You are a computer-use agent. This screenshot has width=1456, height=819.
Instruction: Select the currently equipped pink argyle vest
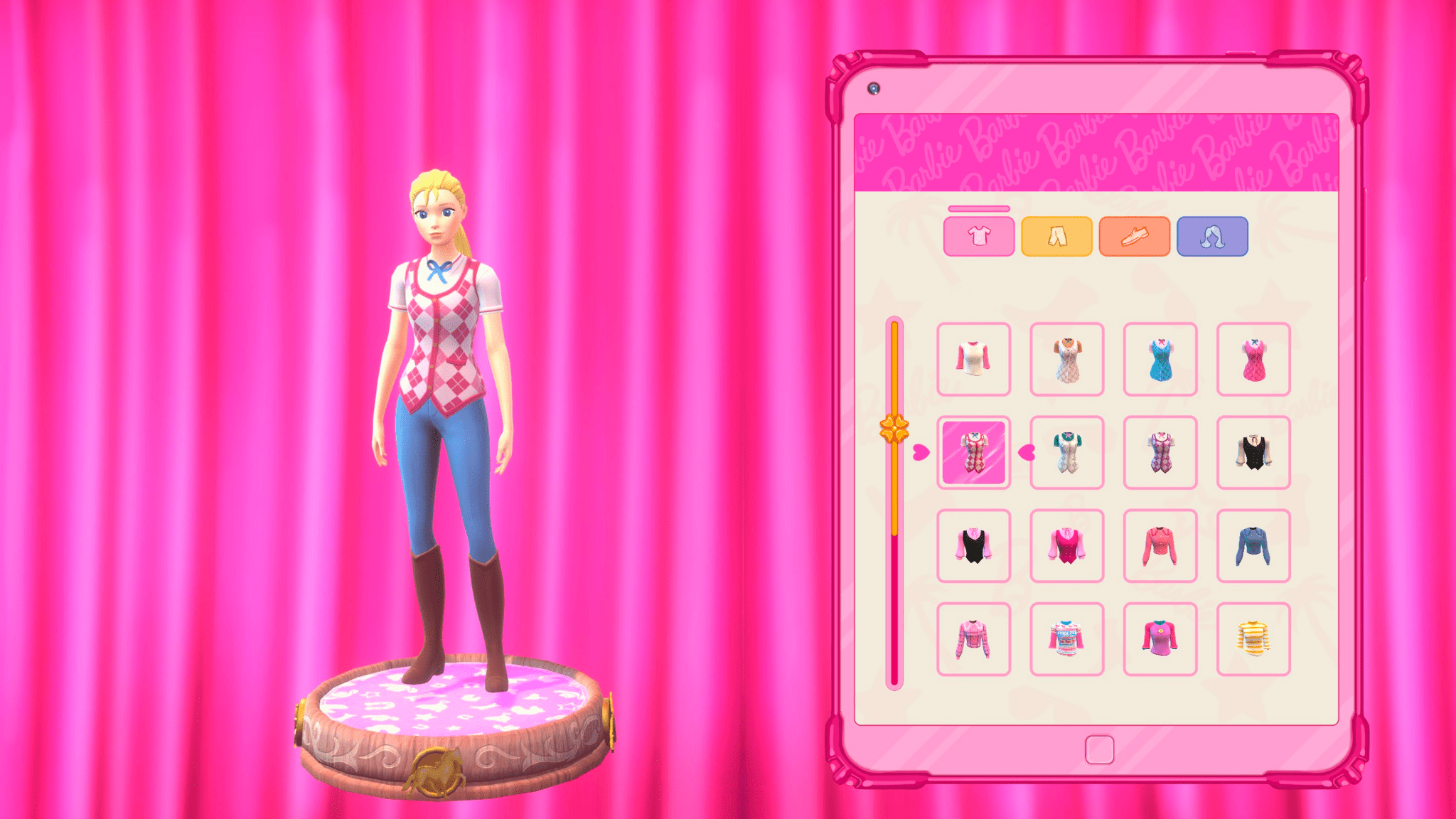[x=973, y=453]
